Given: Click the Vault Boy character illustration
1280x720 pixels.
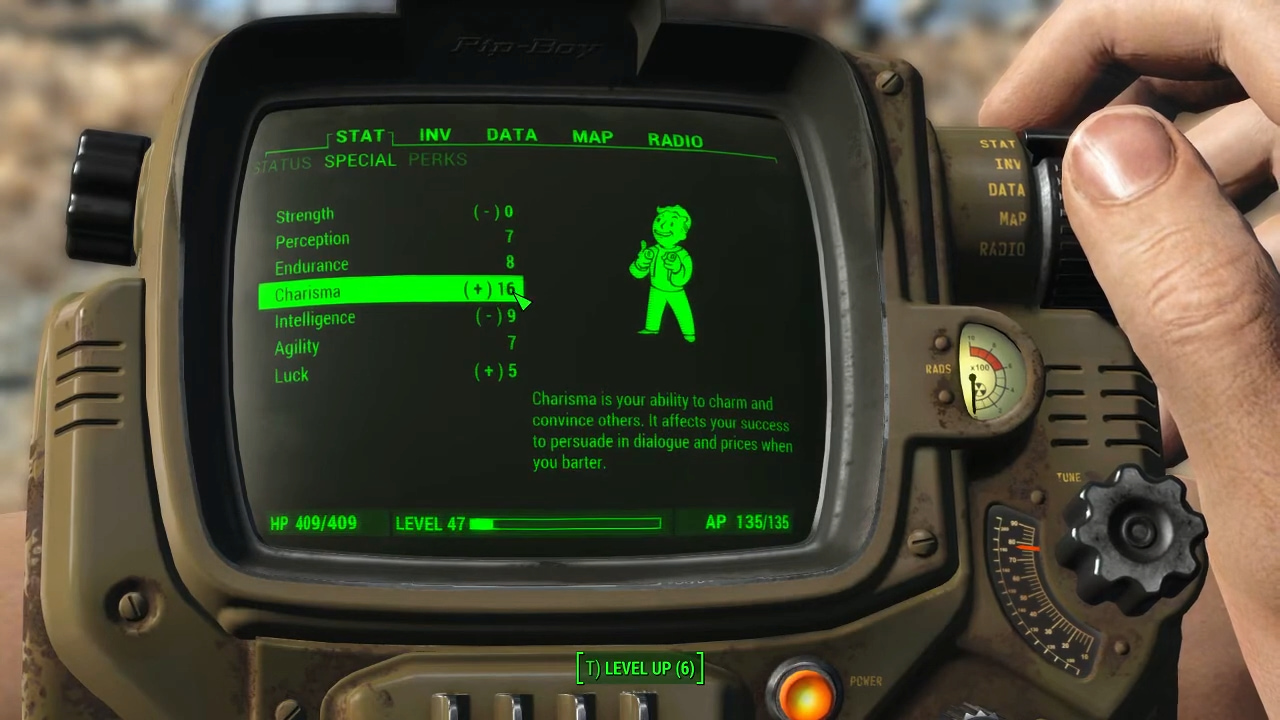Looking at the screenshot, I should click(x=665, y=270).
